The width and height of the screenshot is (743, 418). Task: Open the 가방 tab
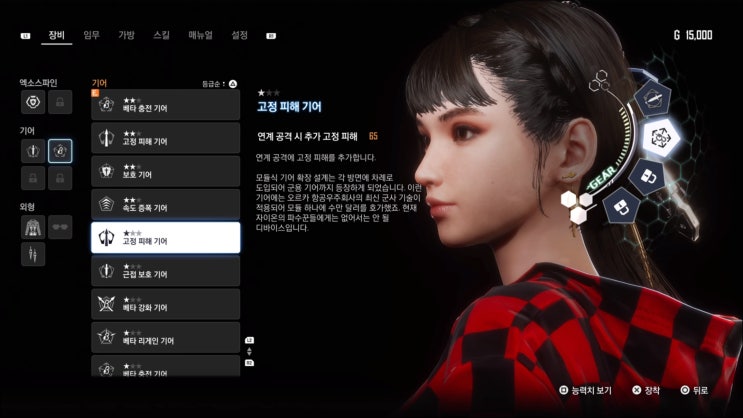click(126, 35)
